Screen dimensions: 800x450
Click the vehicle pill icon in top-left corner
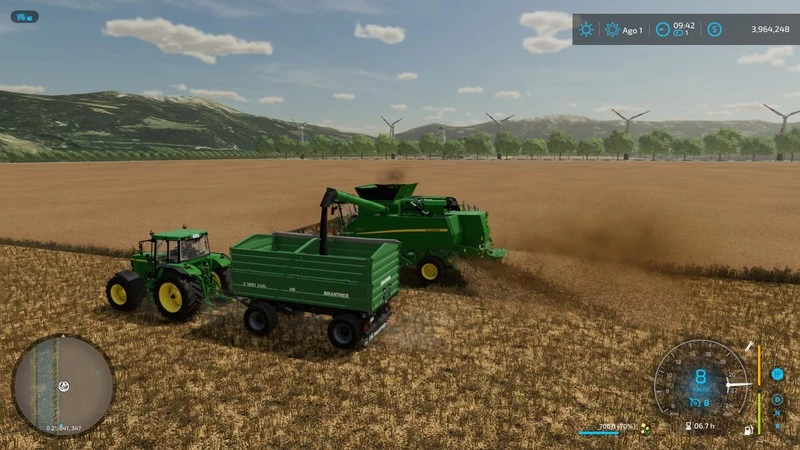pyautogui.click(x=24, y=17)
